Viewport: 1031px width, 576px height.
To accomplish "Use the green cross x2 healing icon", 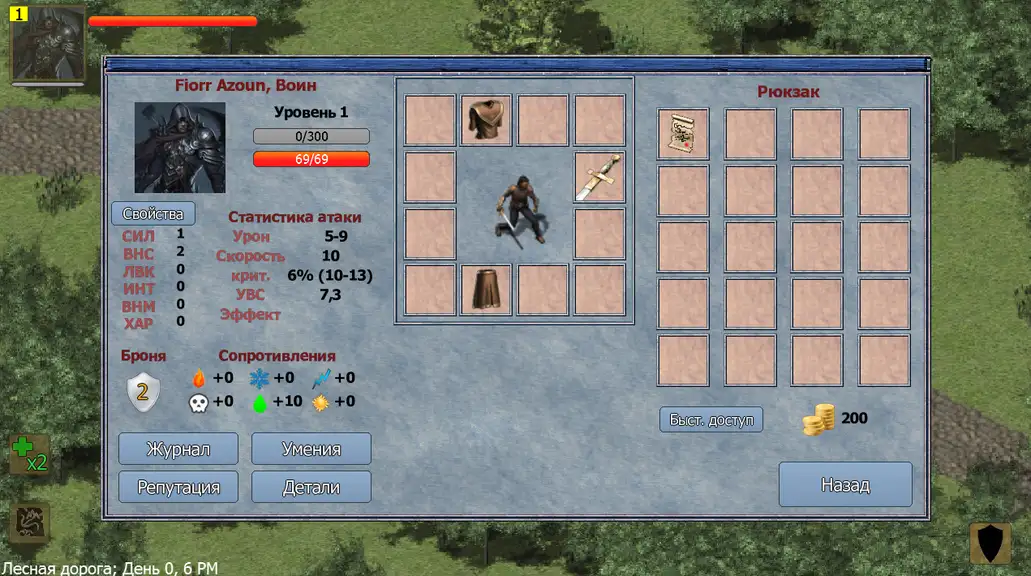I will click(29, 455).
